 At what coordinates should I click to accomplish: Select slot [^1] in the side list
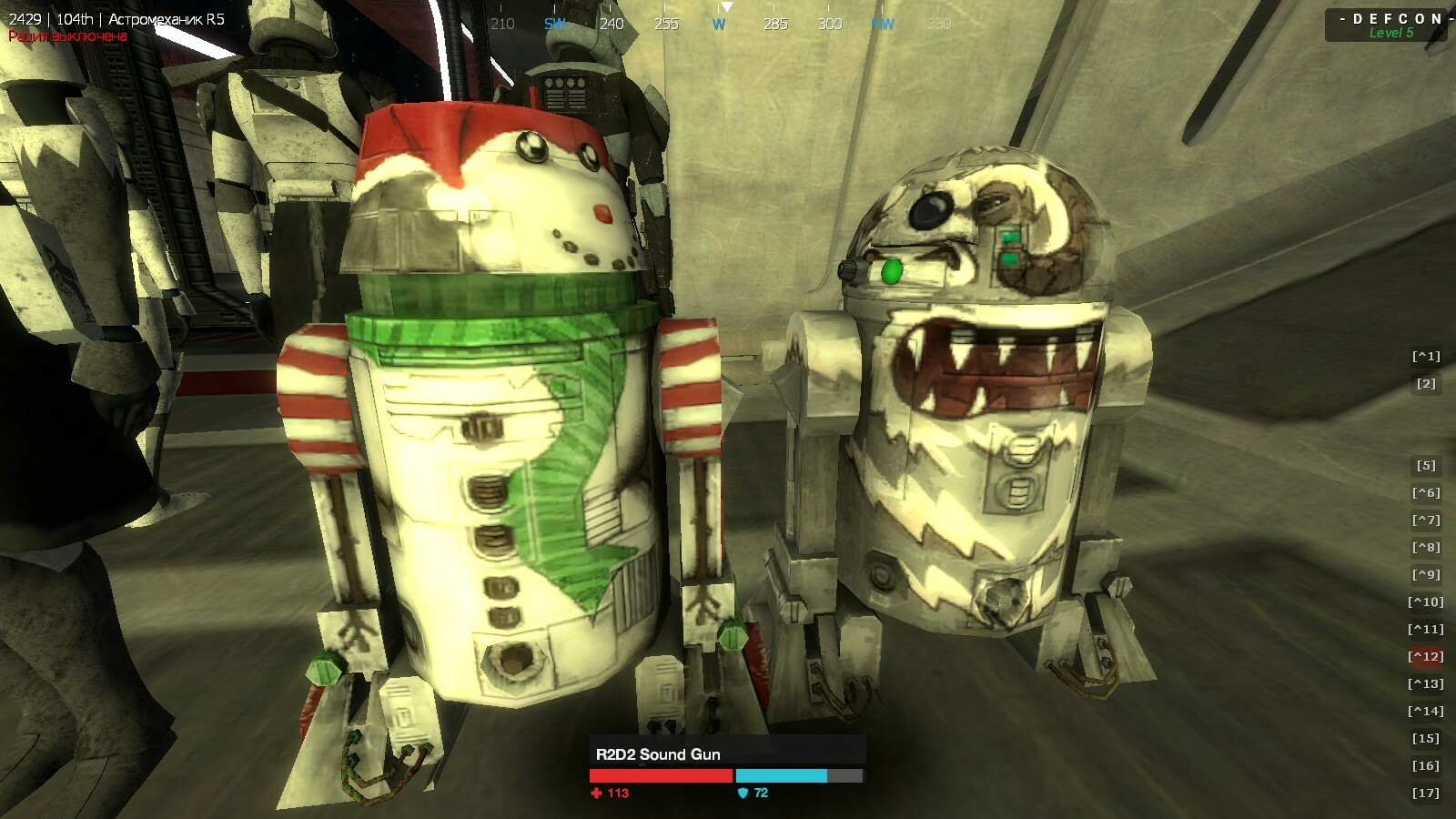(x=1426, y=357)
